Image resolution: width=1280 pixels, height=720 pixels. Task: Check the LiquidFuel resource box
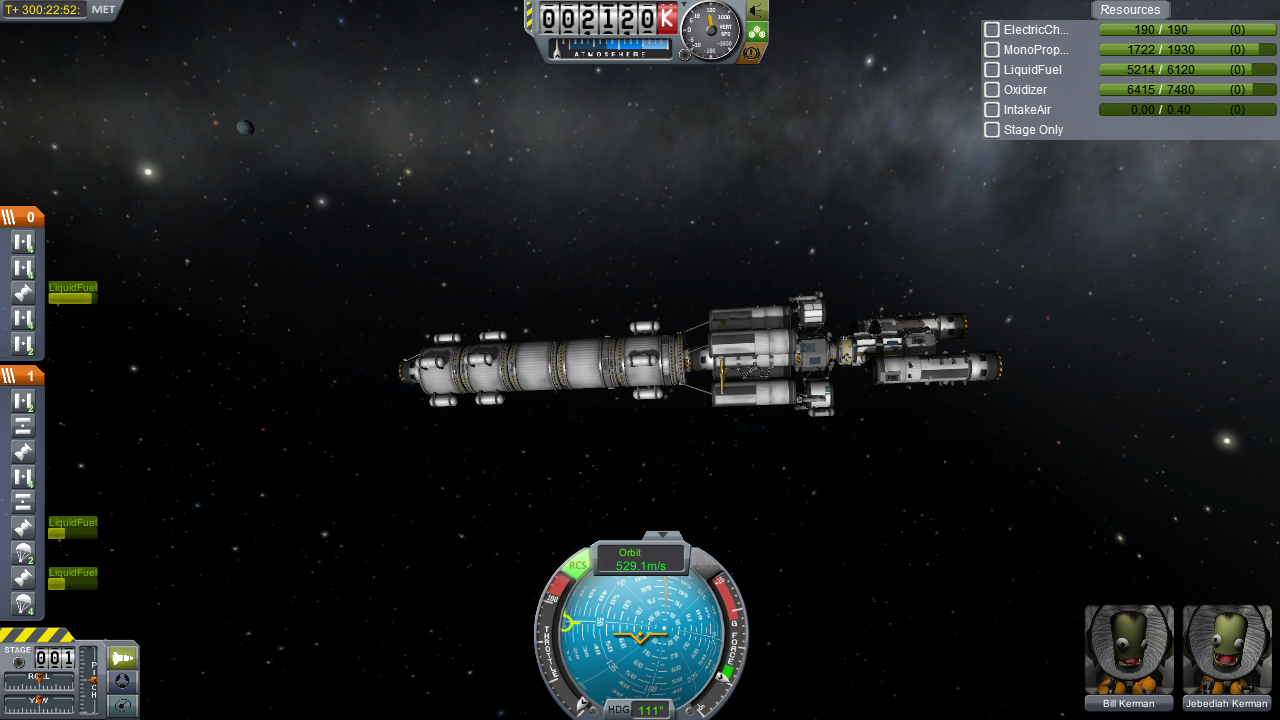(992, 70)
